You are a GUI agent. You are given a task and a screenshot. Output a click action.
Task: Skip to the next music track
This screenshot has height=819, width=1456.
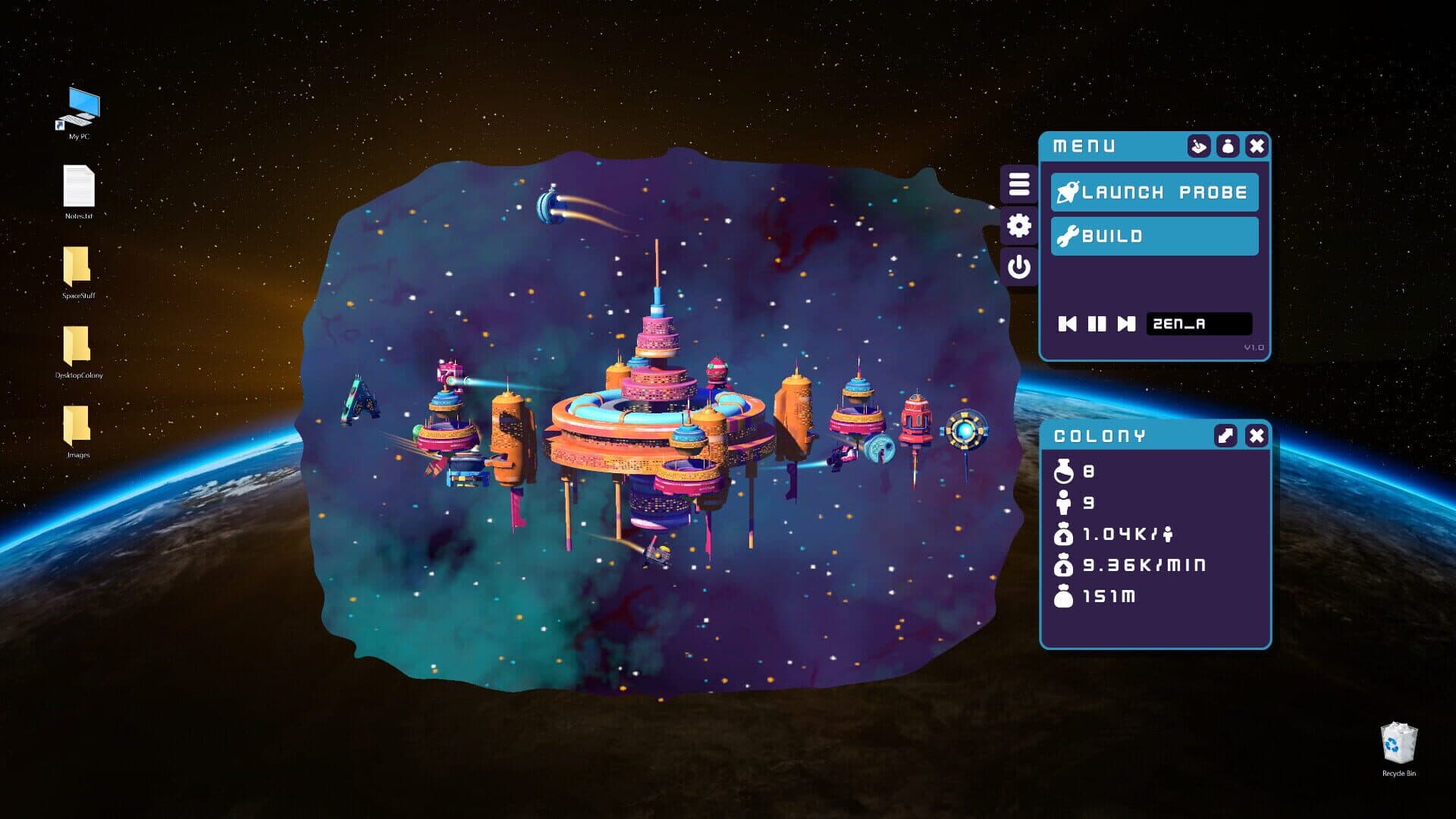tap(1126, 324)
